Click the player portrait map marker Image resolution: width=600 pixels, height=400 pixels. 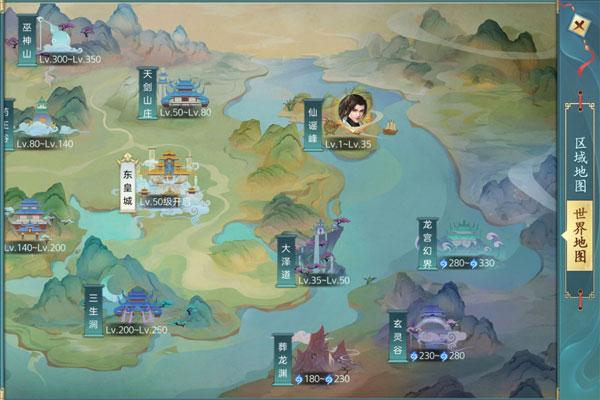352,113
